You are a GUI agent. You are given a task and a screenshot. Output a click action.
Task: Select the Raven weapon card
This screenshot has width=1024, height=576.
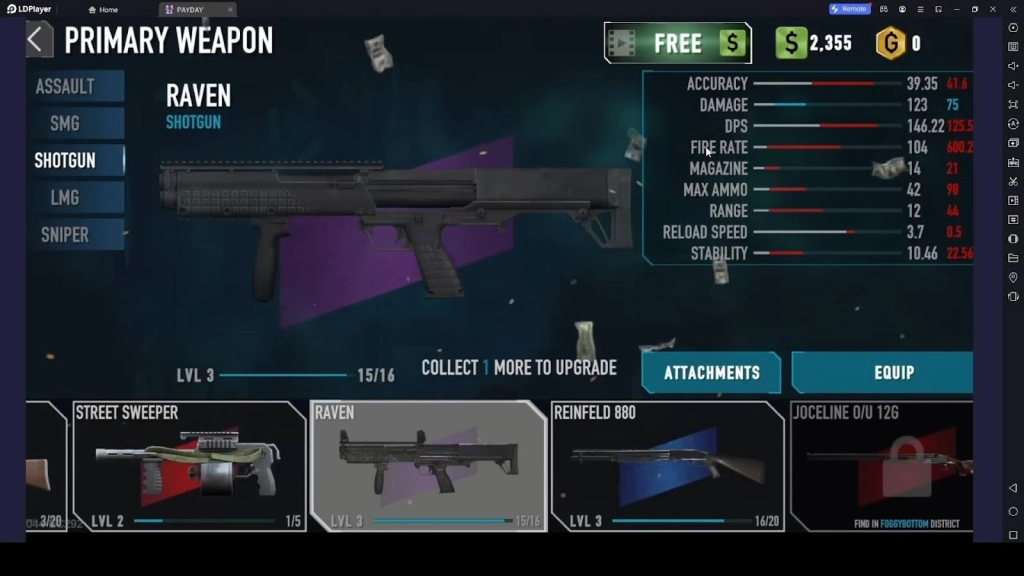(428, 466)
